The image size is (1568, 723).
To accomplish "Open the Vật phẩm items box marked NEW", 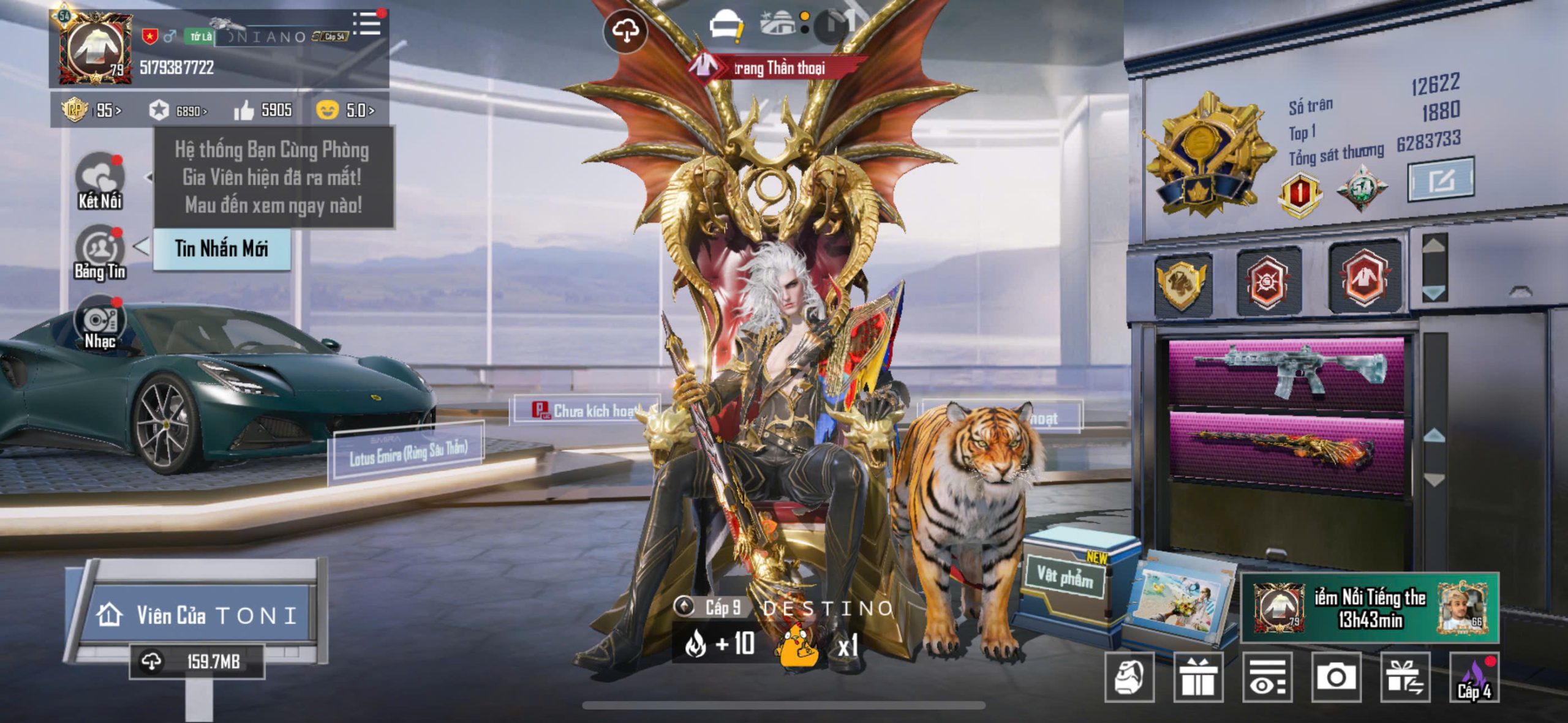I will [x=1066, y=577].
